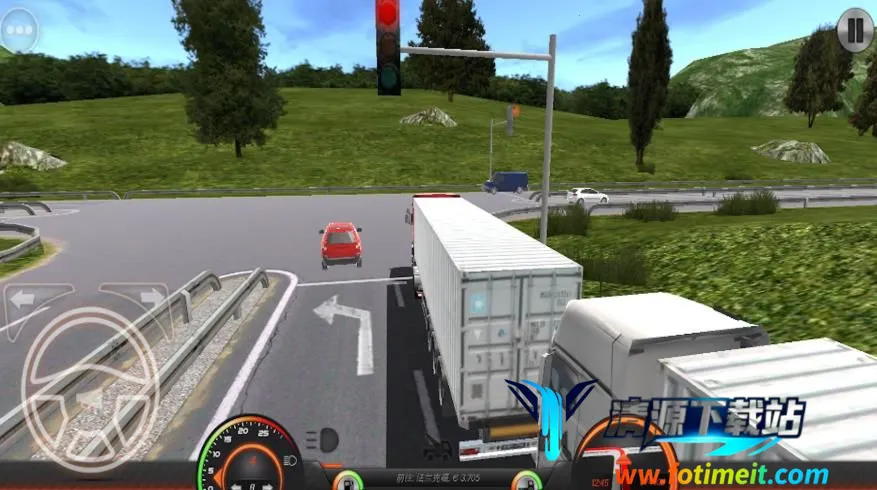Select the truck icon on the dashboard

click(x=436, y=450)
